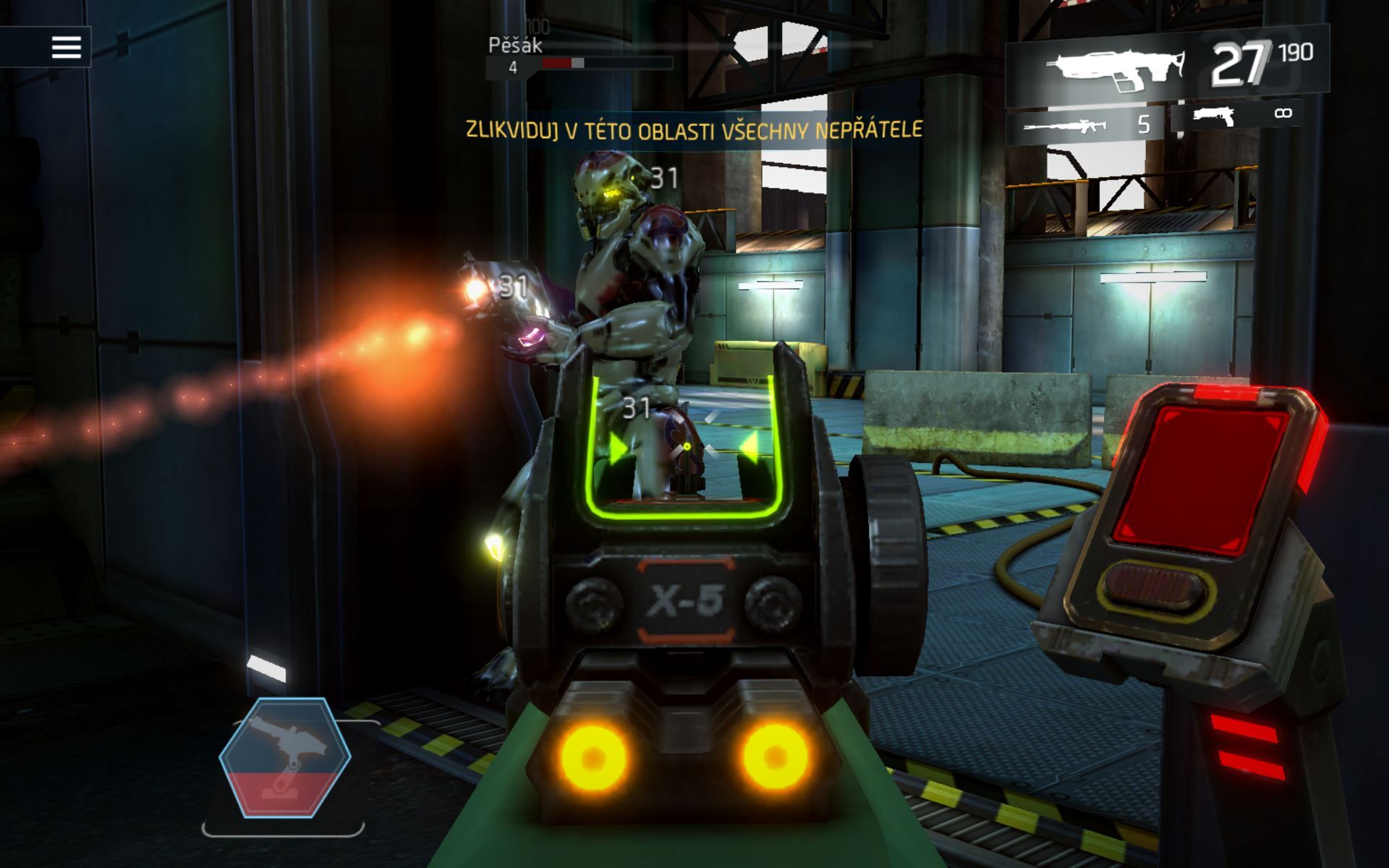The height and width of the screenshot is (868, 1389).
Task: Tap the reserve ammo count 190
Action: tap(1295, 52)
